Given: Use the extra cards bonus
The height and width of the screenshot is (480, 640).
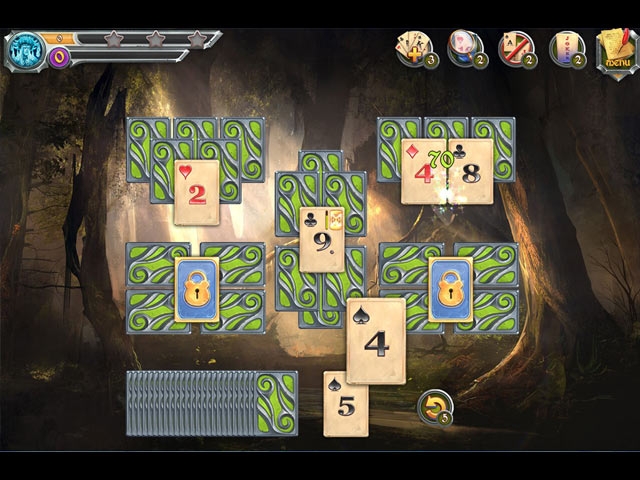Looking at the screenshot, I should coord(415,47).
